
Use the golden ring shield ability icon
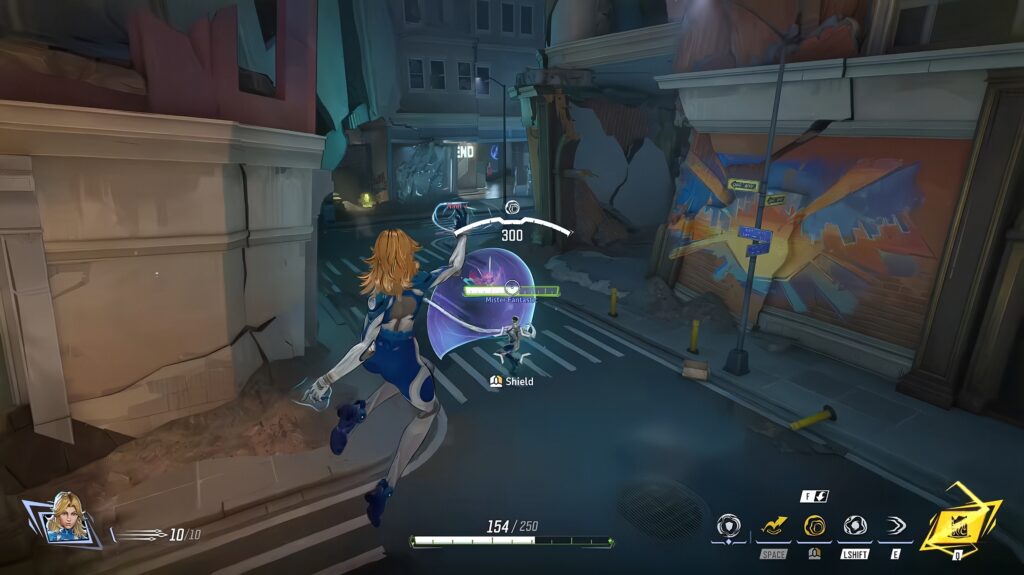pyautogui.click(x=813, y=525)
